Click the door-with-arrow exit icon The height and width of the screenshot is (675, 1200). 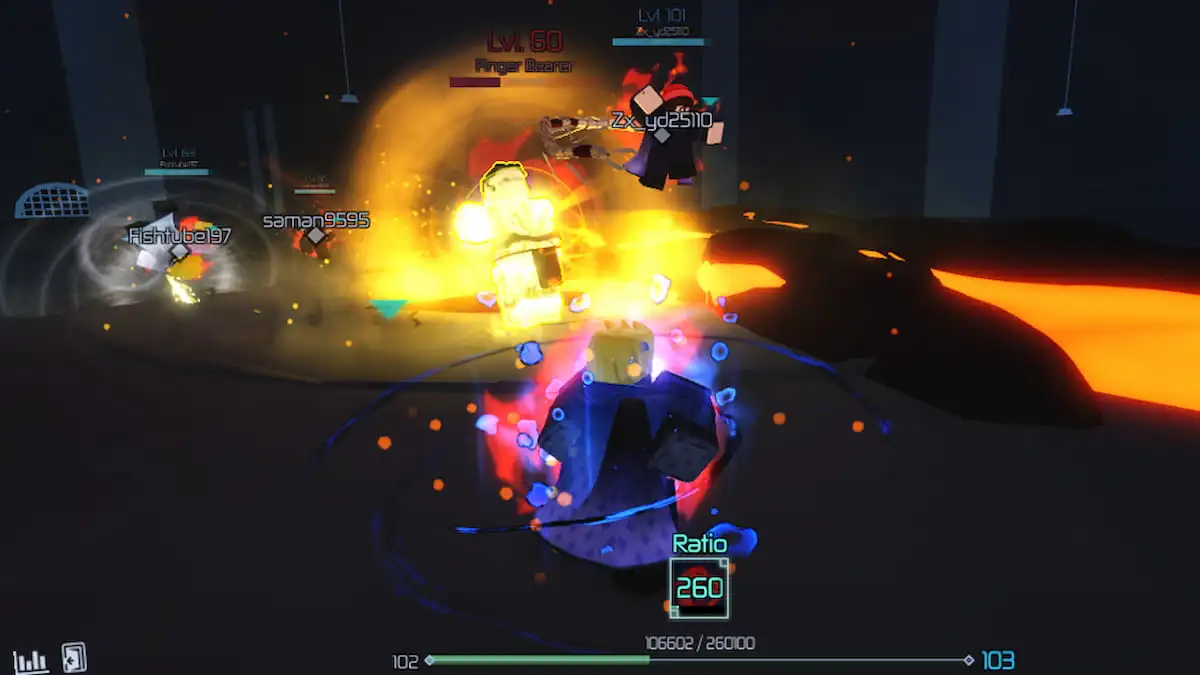[74, 657]
